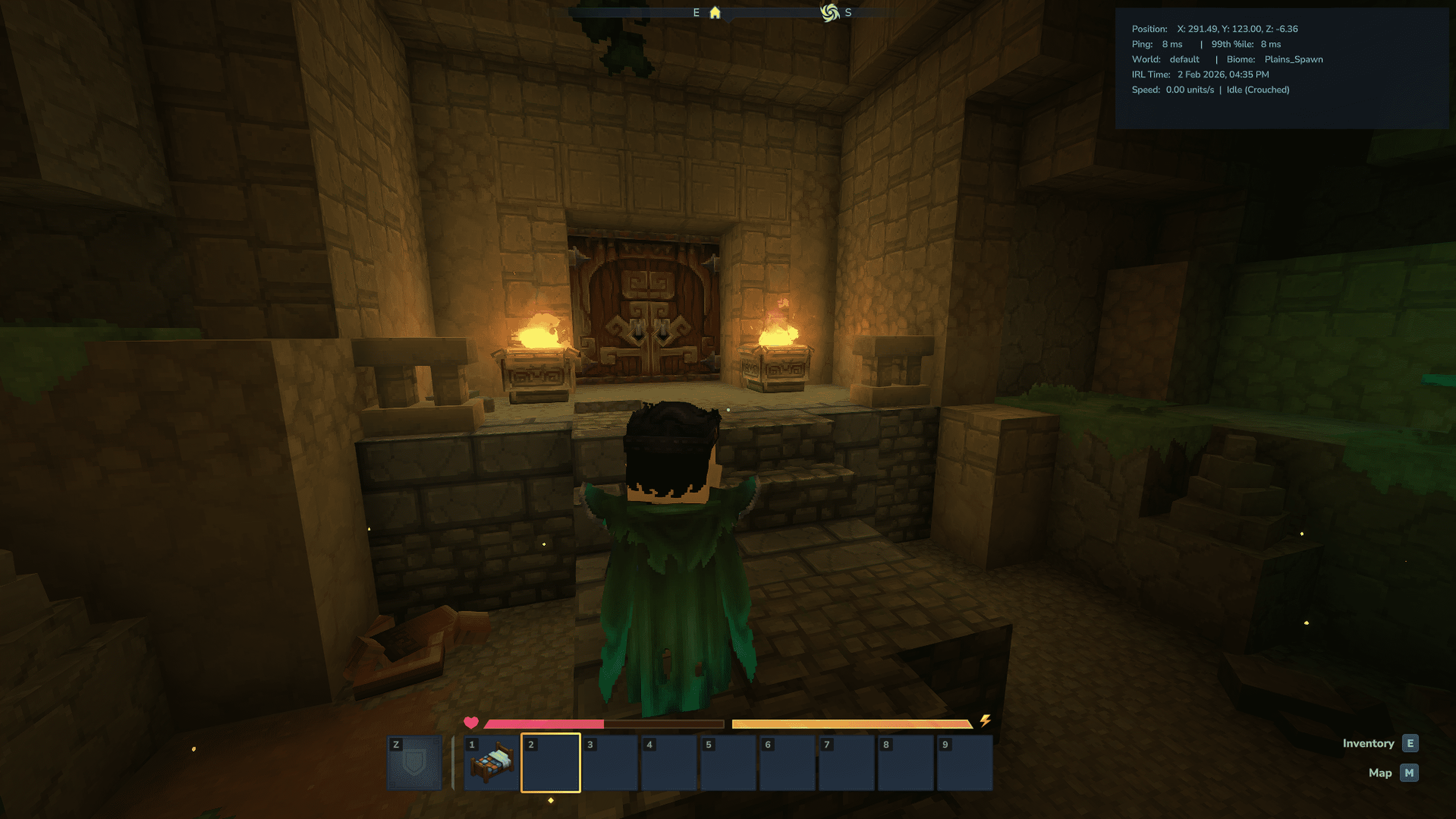Click the highlighted hotbar slot 2
Viewport: 1456px width, 819px height.
[551, 763]
